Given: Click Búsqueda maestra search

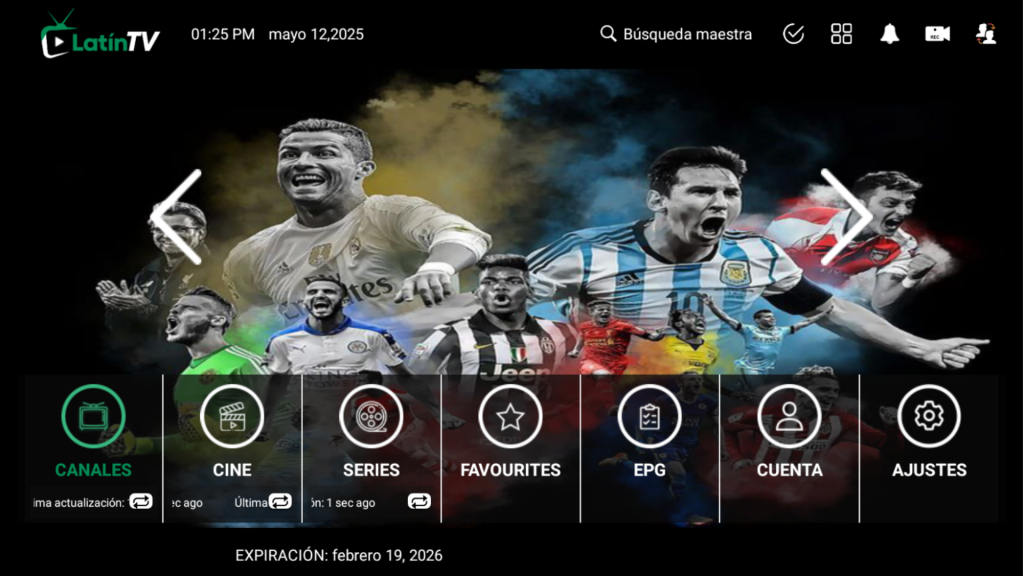Looking at the screenshot, I should pyautogui.click(x=676, y=34).
